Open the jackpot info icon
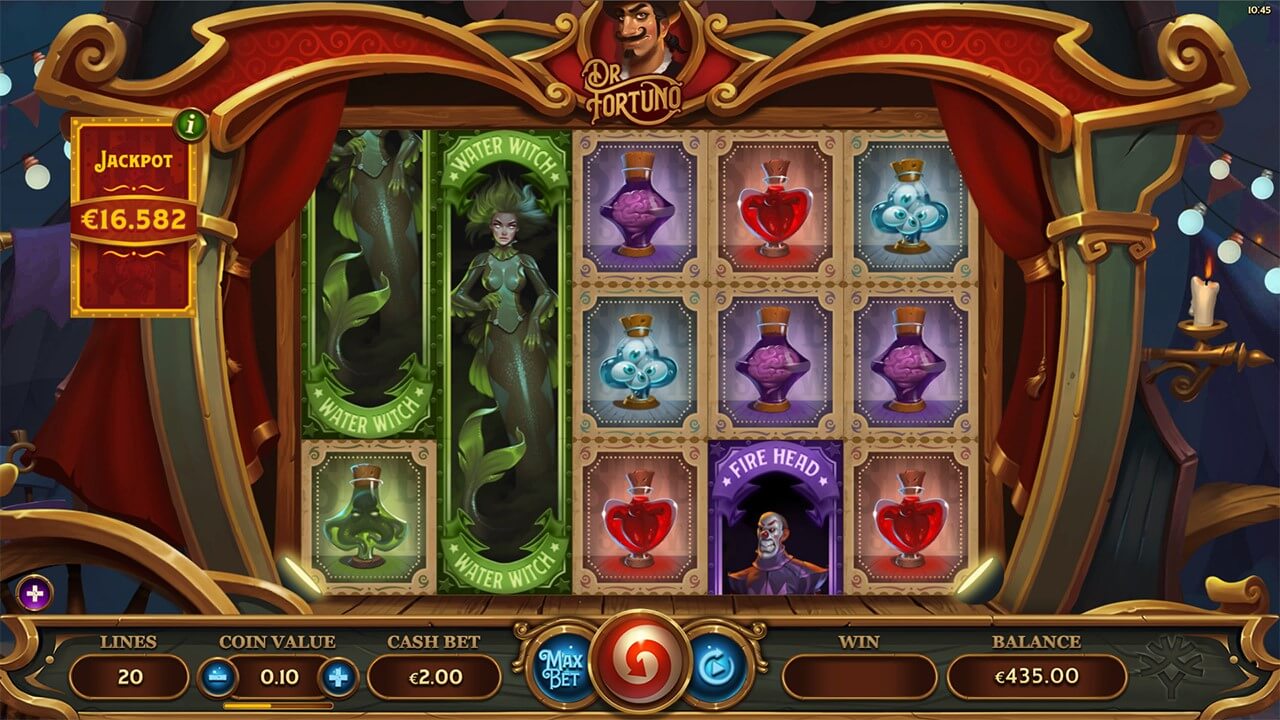The width and height of the screenshot is (1280, 720). coord(188,125)
